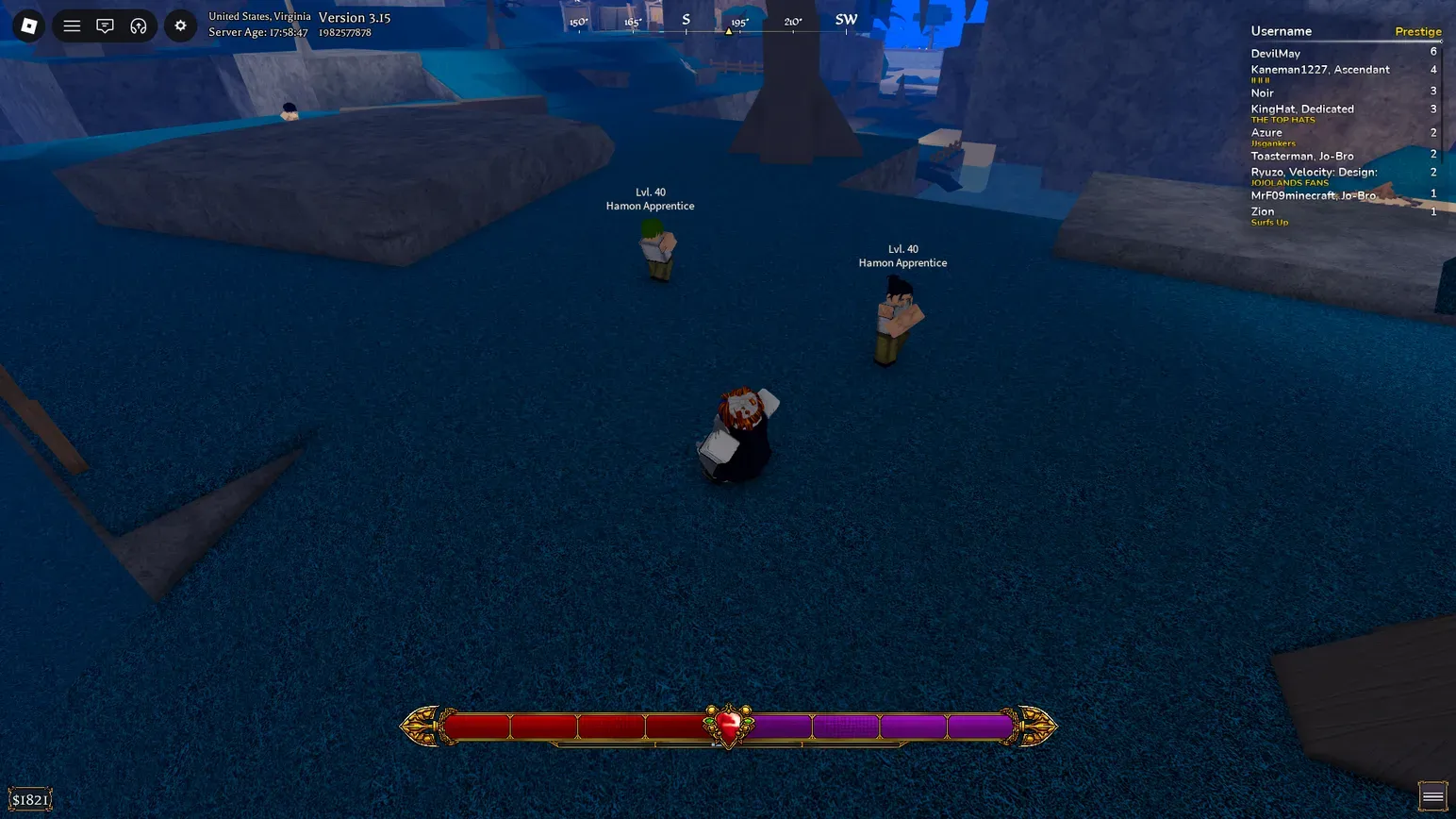Click the money counter showing $1821

point(29,798)
